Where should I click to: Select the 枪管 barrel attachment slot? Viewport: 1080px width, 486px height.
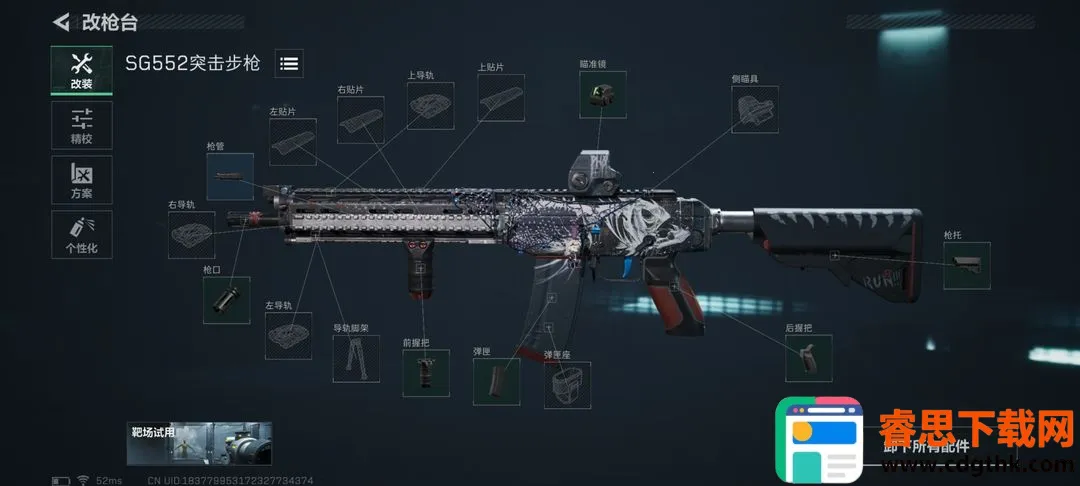(x=230, y=176)
